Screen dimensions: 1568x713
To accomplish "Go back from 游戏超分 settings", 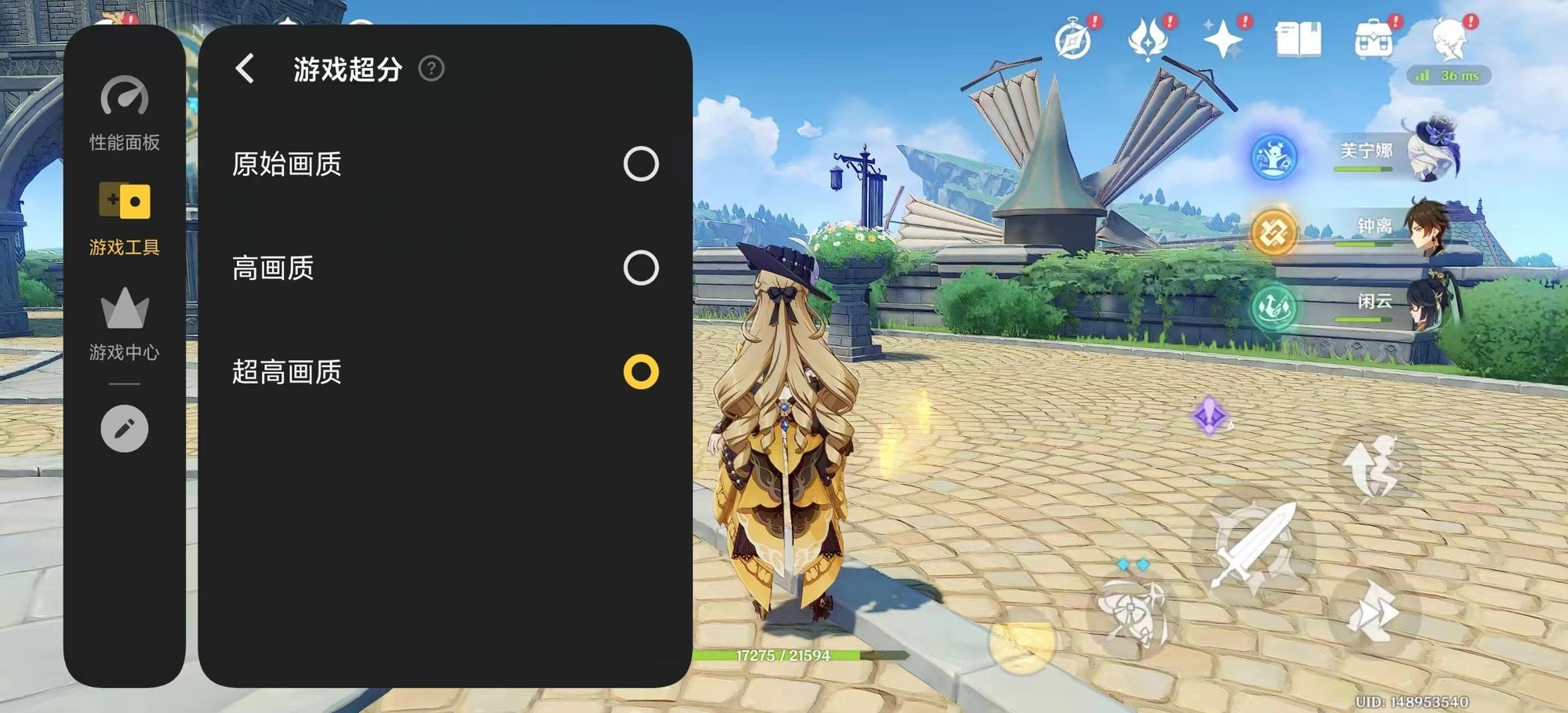I will point(245,70).
